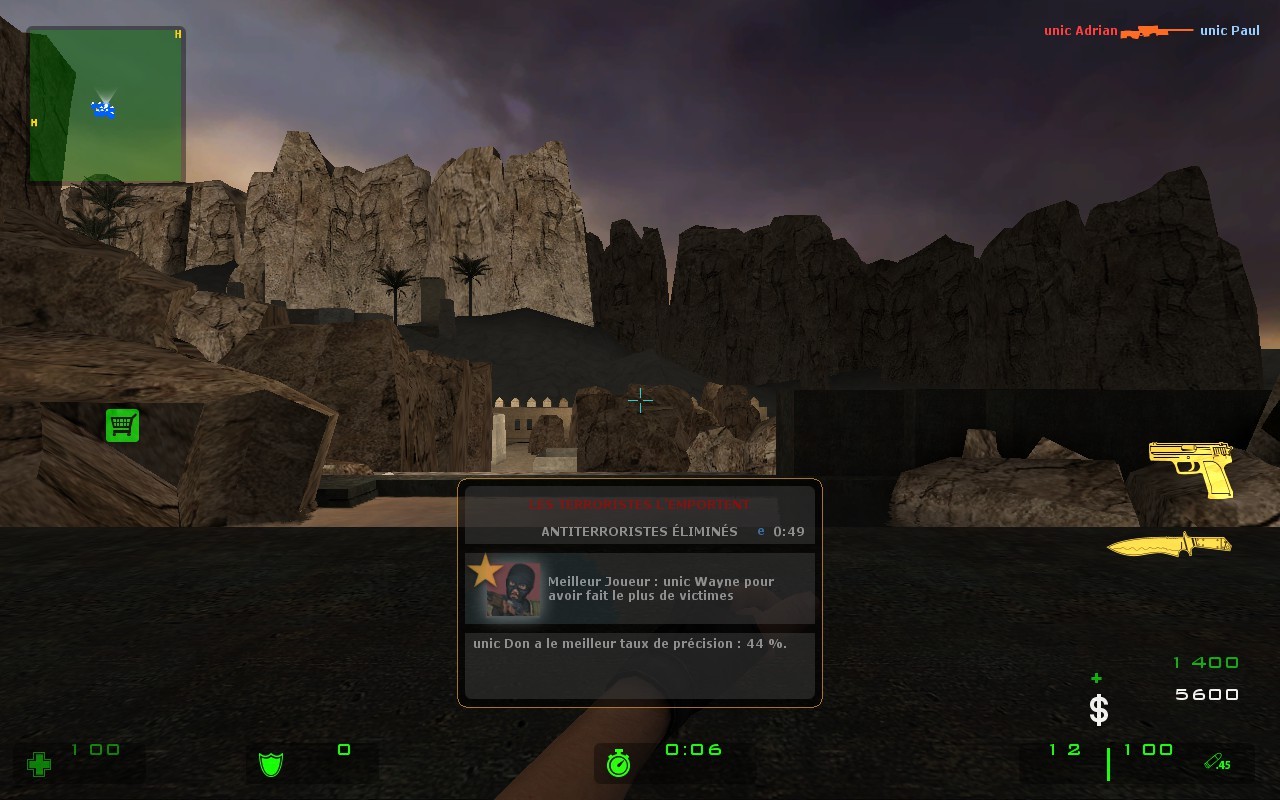Click the stopwatch round timer icon

617,763
